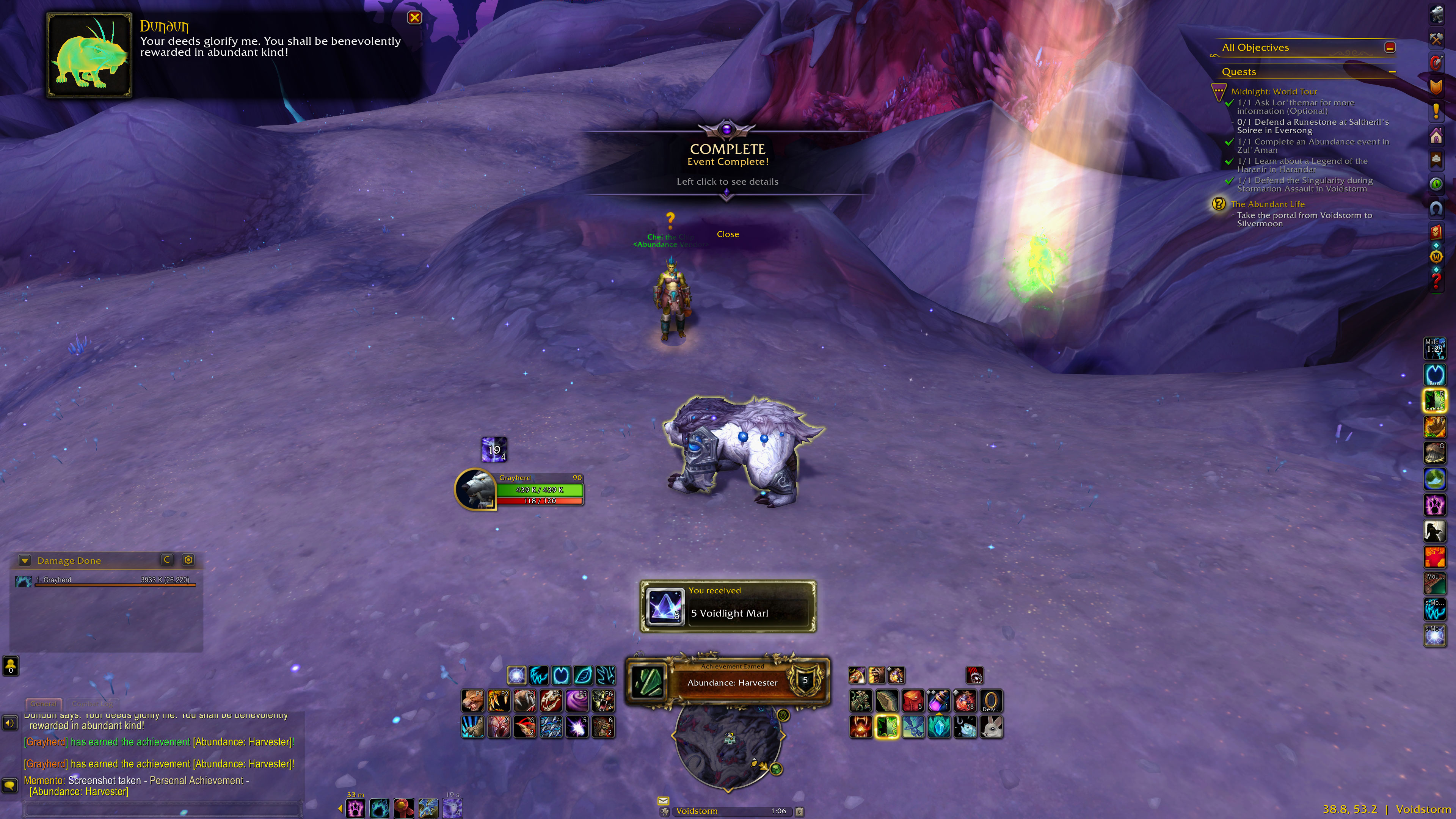Toggle the chat voice speaker button
The width and height of the screenshot is (1456, 819).
click(9, 723)
